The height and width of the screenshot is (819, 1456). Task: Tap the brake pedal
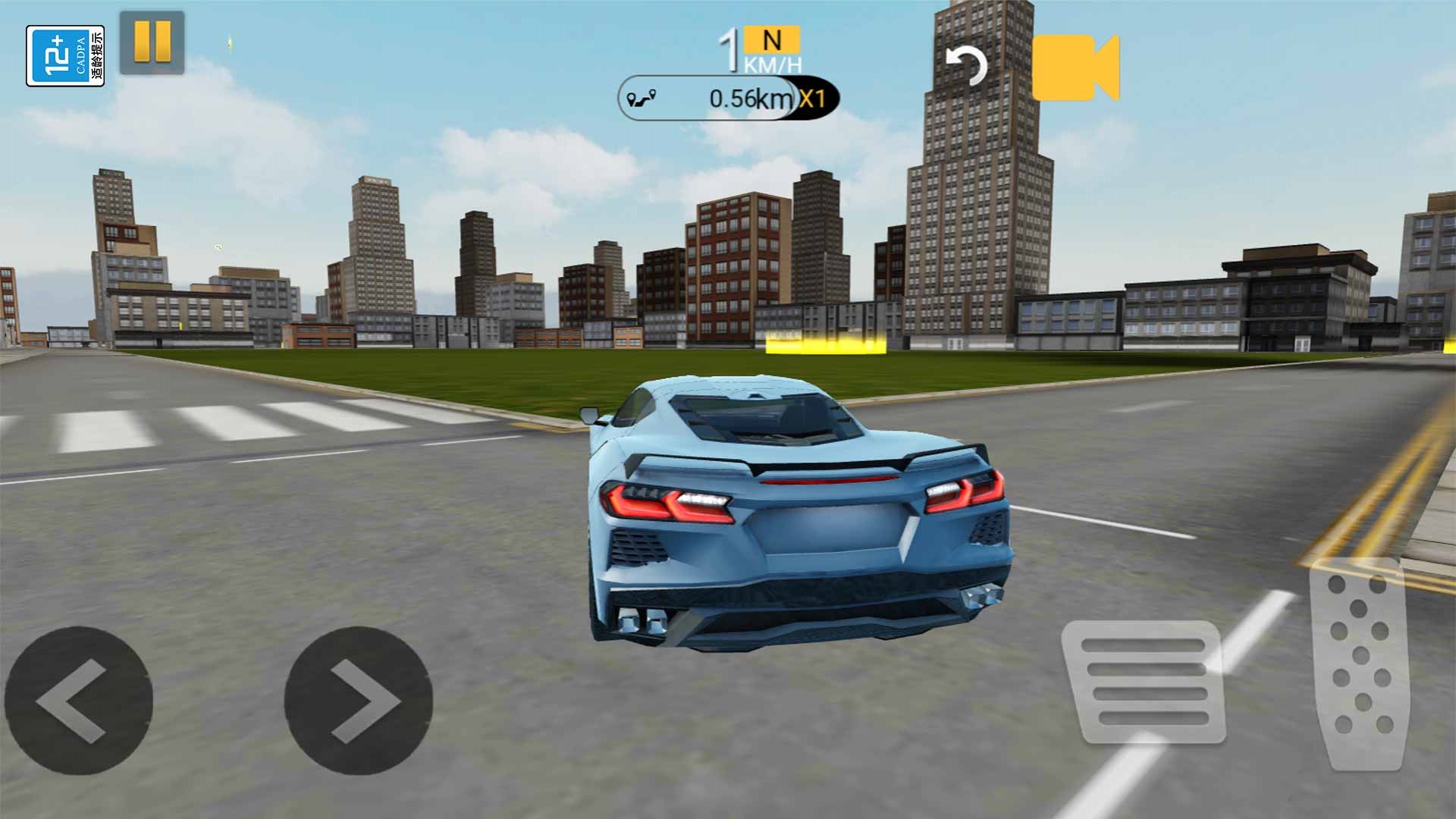[x=1144, y=681]
